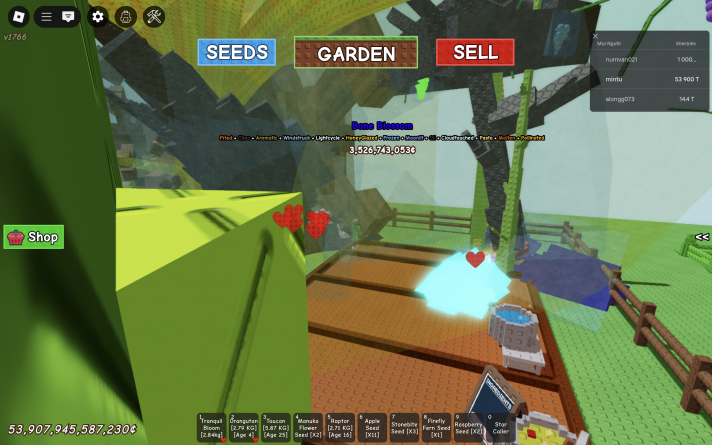712x445 pixels.
Task: Open the hammer and wrench tools icon
Action: pyautogui.click(x=154, y=16)
